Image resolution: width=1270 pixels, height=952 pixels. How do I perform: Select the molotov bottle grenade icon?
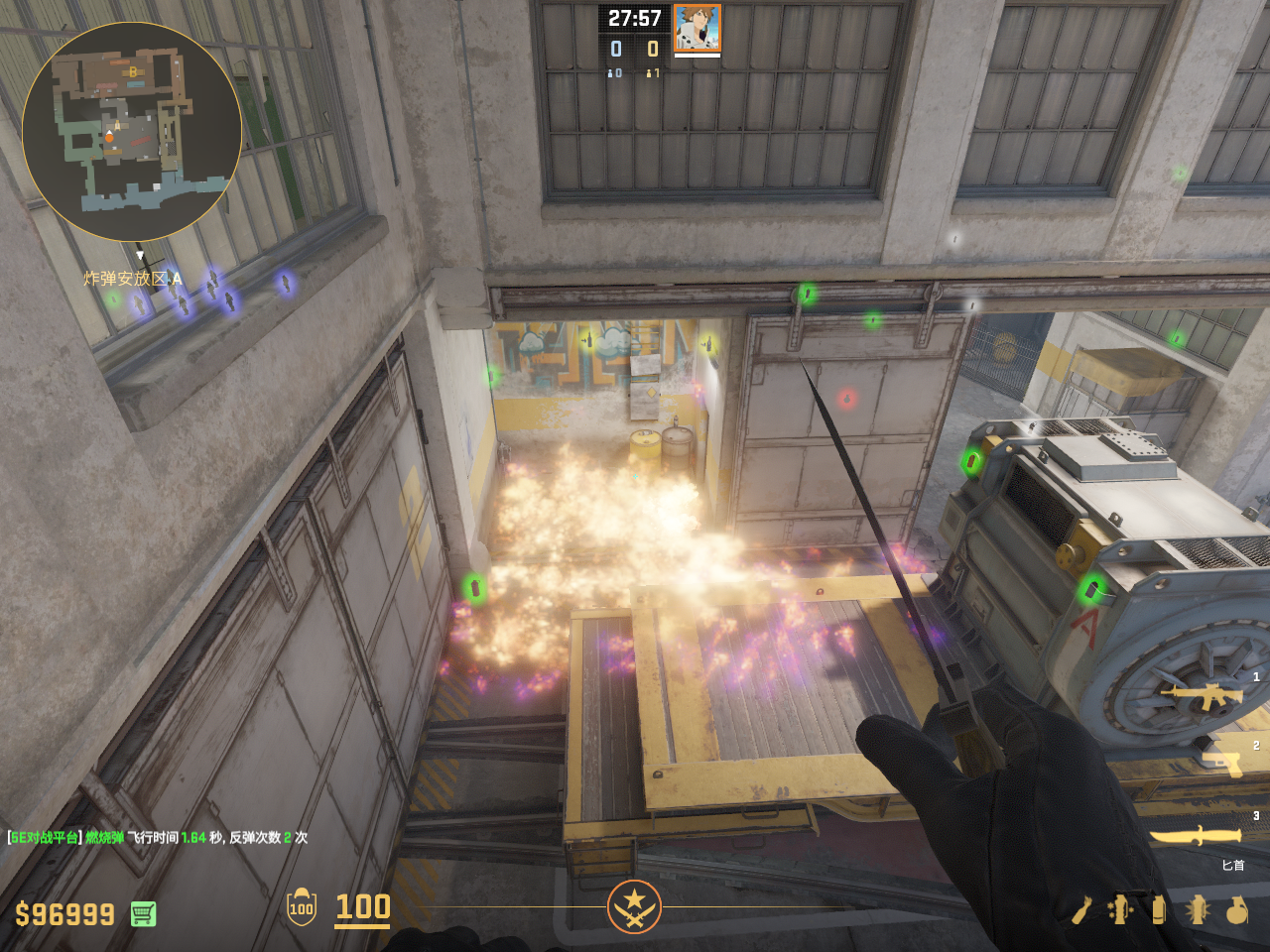tap(1081, 909)
